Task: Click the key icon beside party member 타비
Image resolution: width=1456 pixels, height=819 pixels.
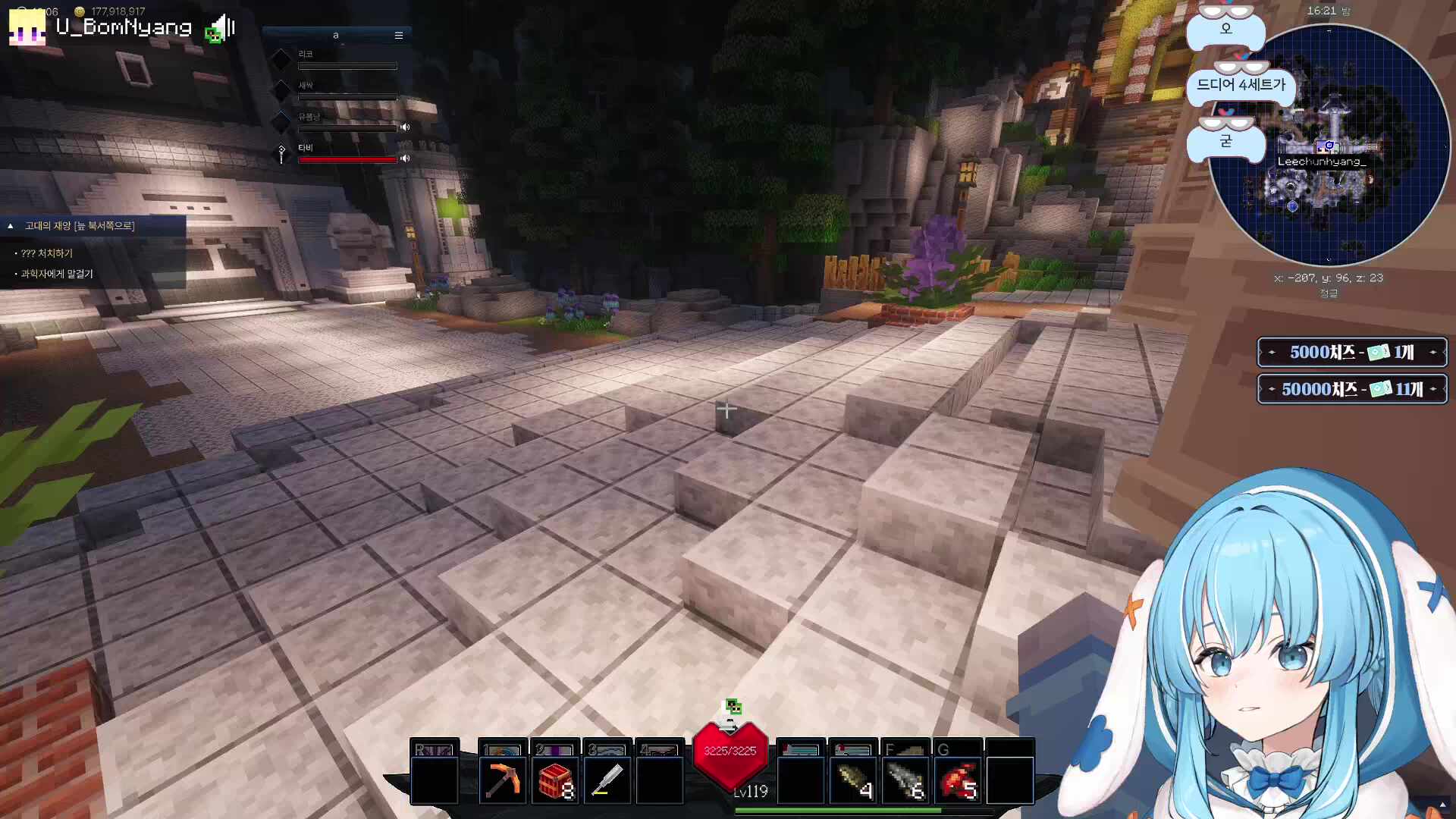Action: [281, 152]
